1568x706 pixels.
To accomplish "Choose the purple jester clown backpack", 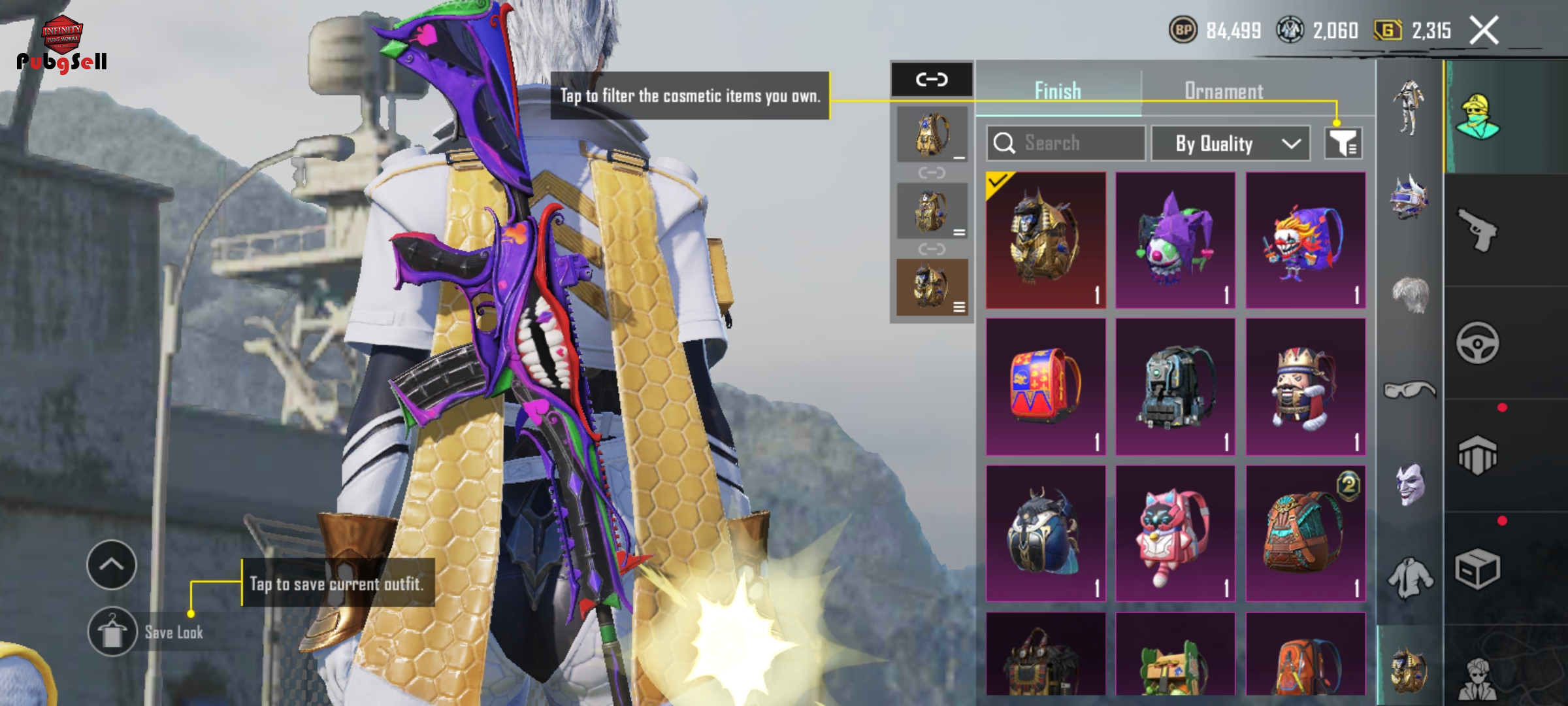I will pos(1175,240).
